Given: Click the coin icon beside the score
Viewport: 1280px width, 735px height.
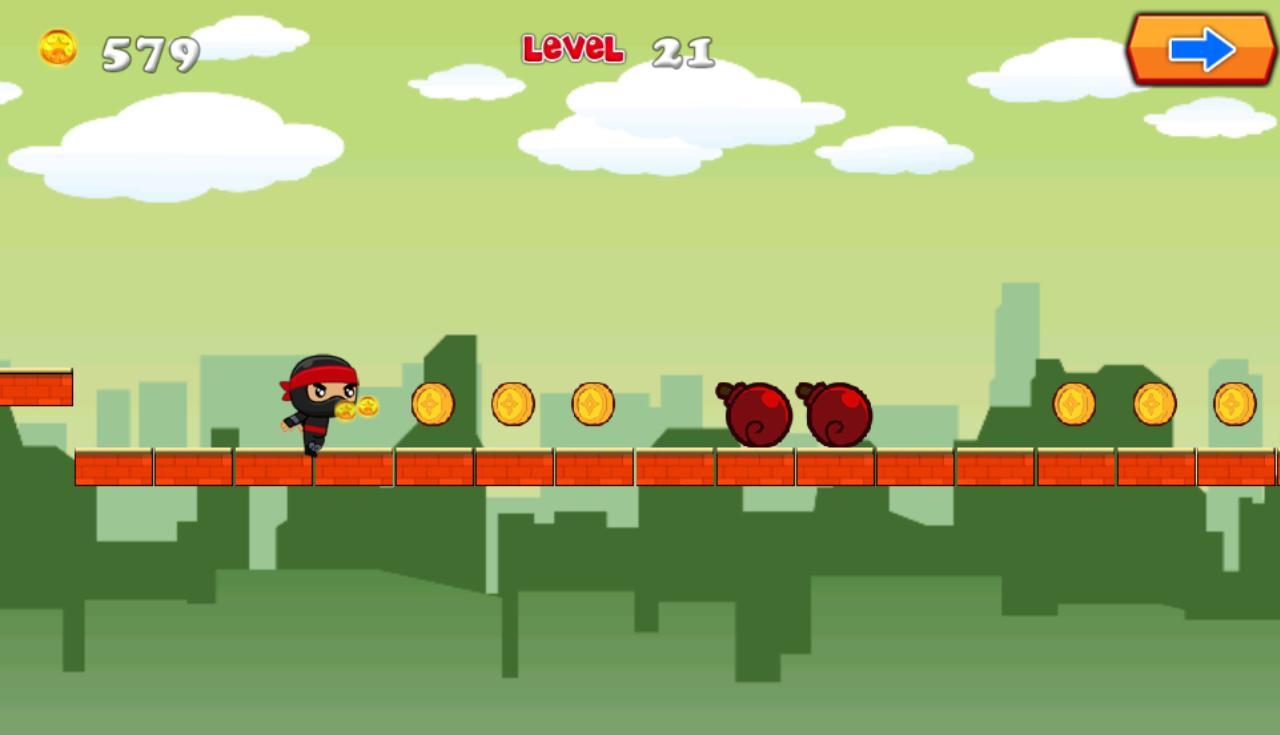Looking at the screenshot, I should pyautogui.click(x=58, y=45).
